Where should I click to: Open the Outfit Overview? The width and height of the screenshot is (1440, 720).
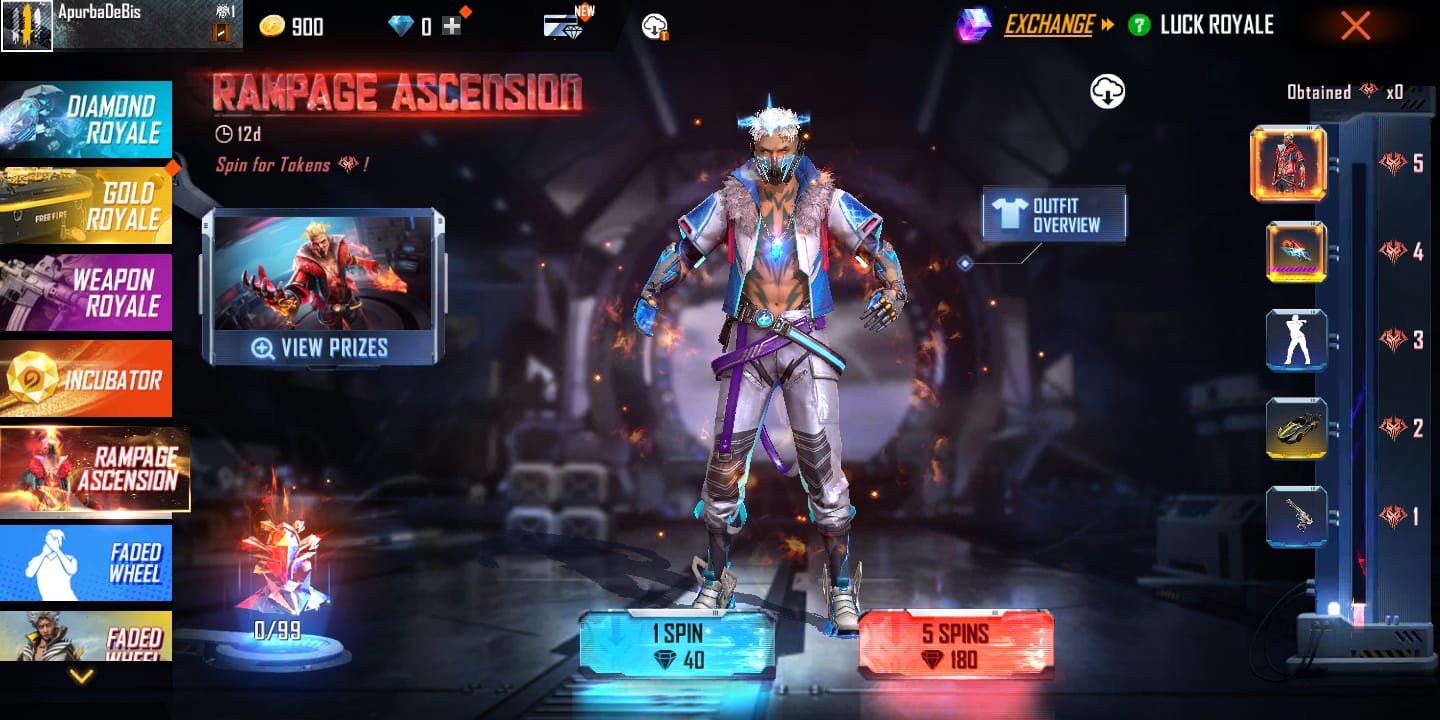(1054, 216)
